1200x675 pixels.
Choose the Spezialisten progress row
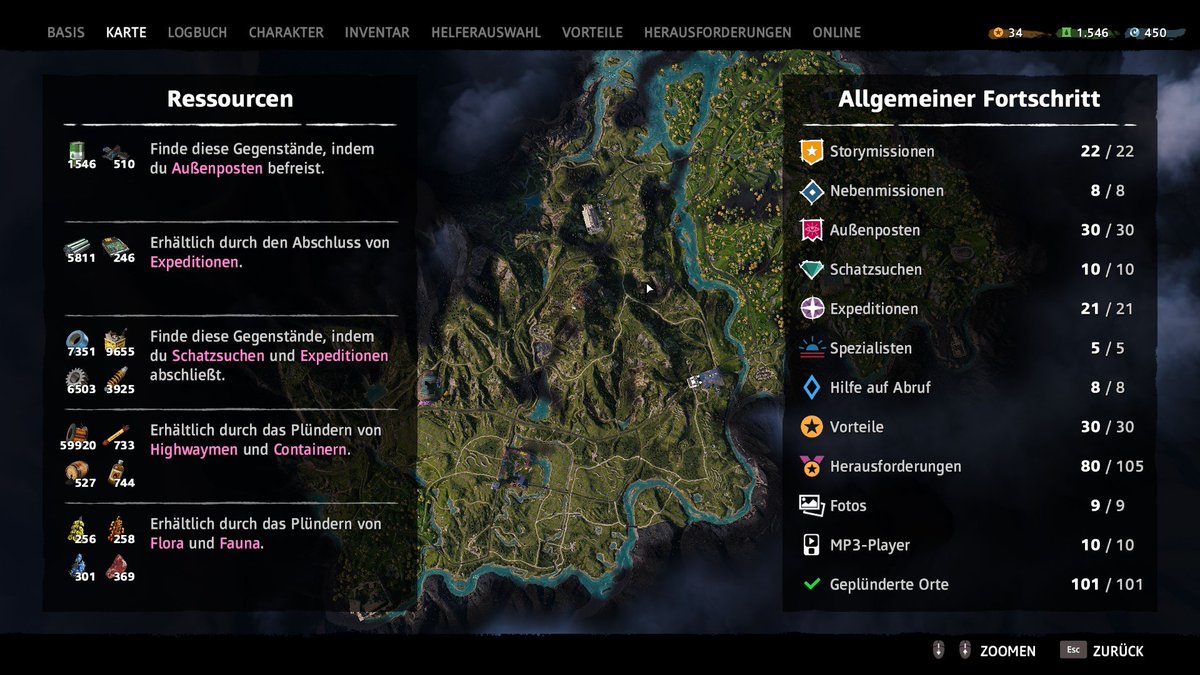tap(968, 348)
